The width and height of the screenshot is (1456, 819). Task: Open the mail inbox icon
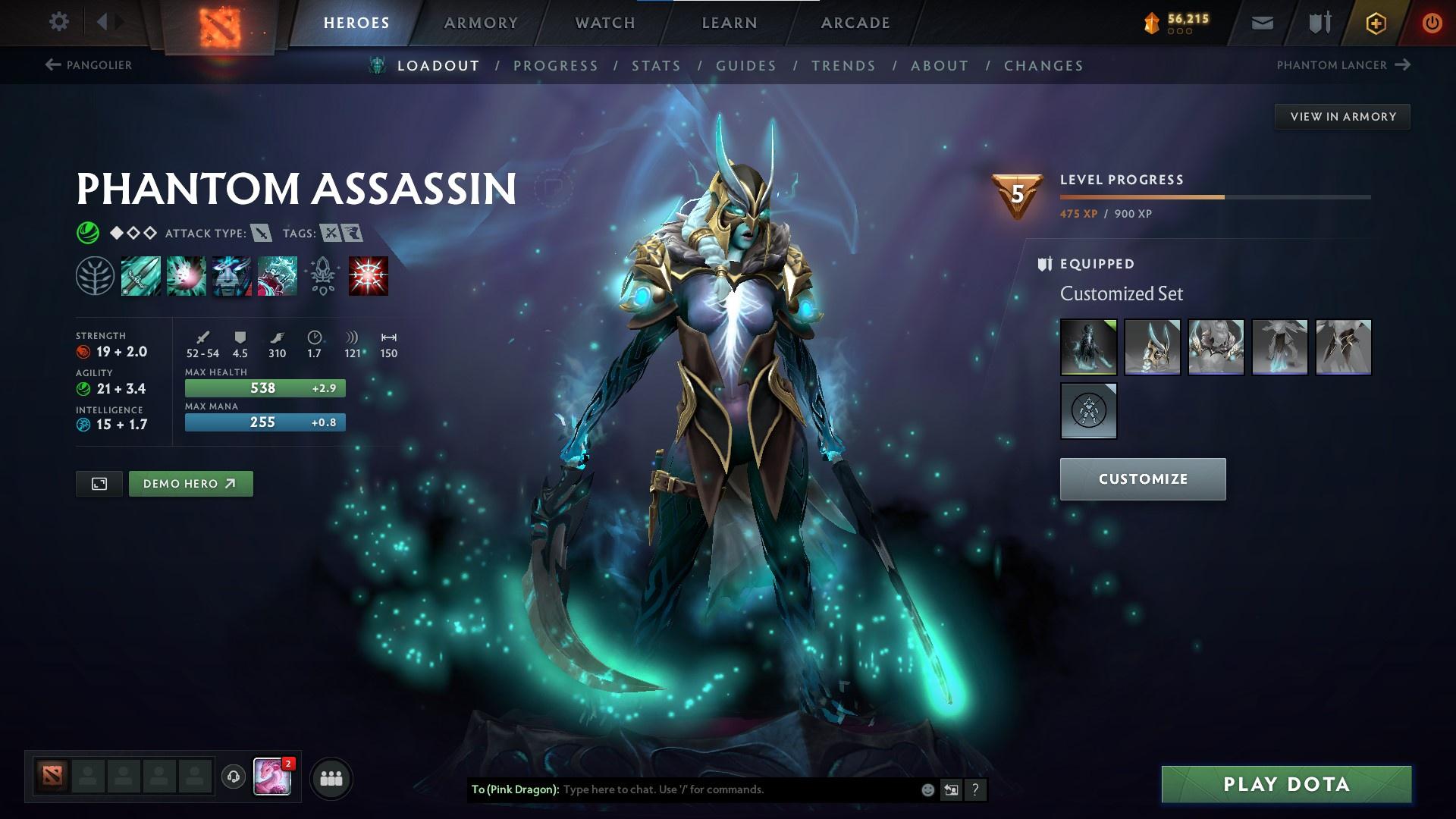pyautogui.click(x=1263, y=23)
